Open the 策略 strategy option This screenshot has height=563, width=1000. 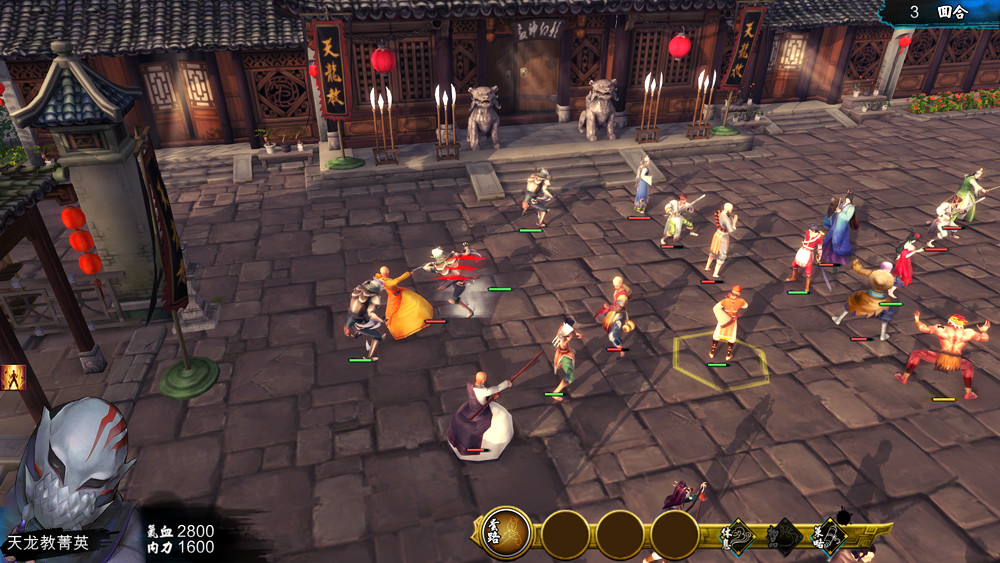pyautogui.click(x=827, y=537)
